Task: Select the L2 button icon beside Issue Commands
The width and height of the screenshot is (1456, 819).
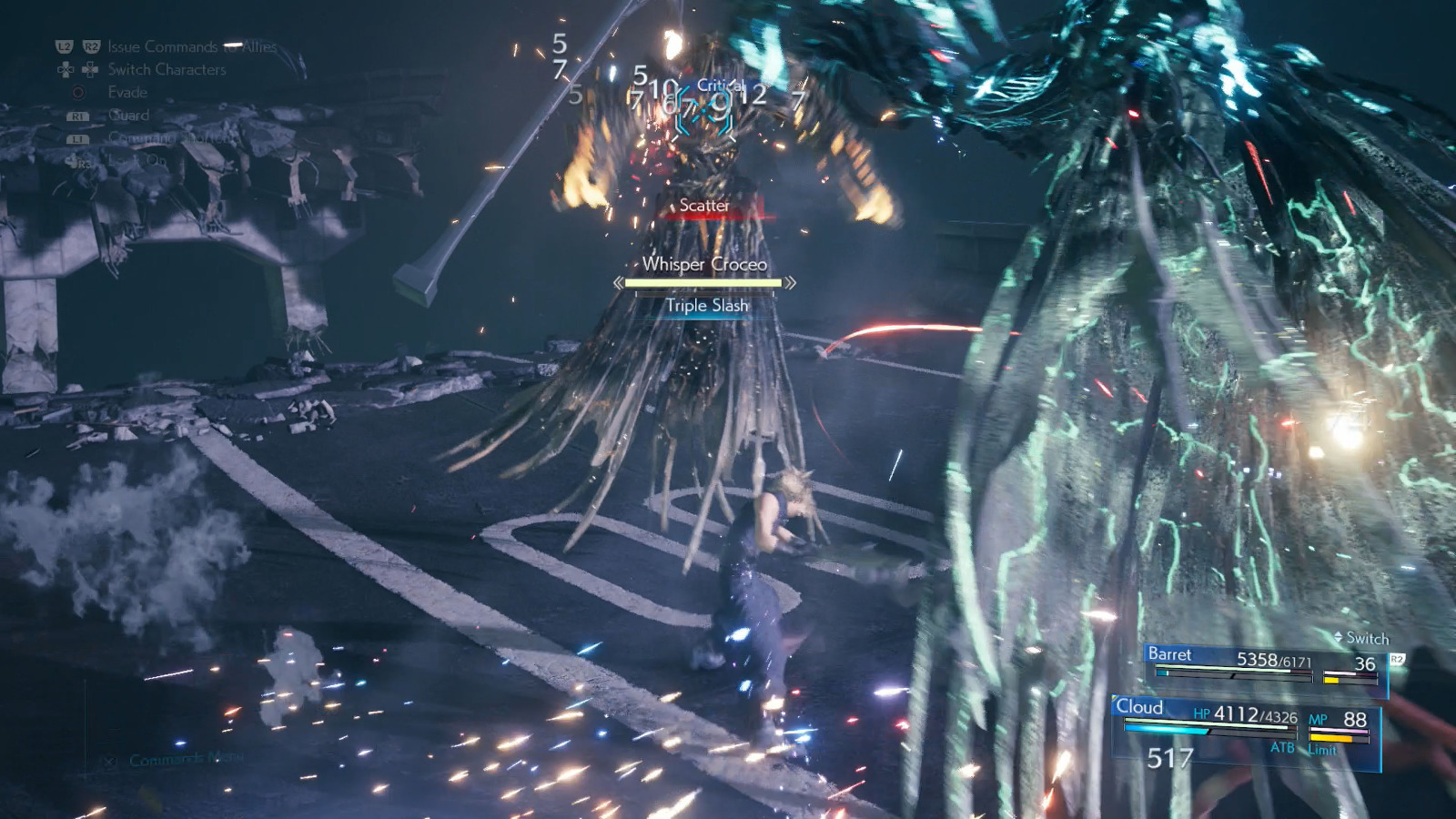Action: coord(65,45)
